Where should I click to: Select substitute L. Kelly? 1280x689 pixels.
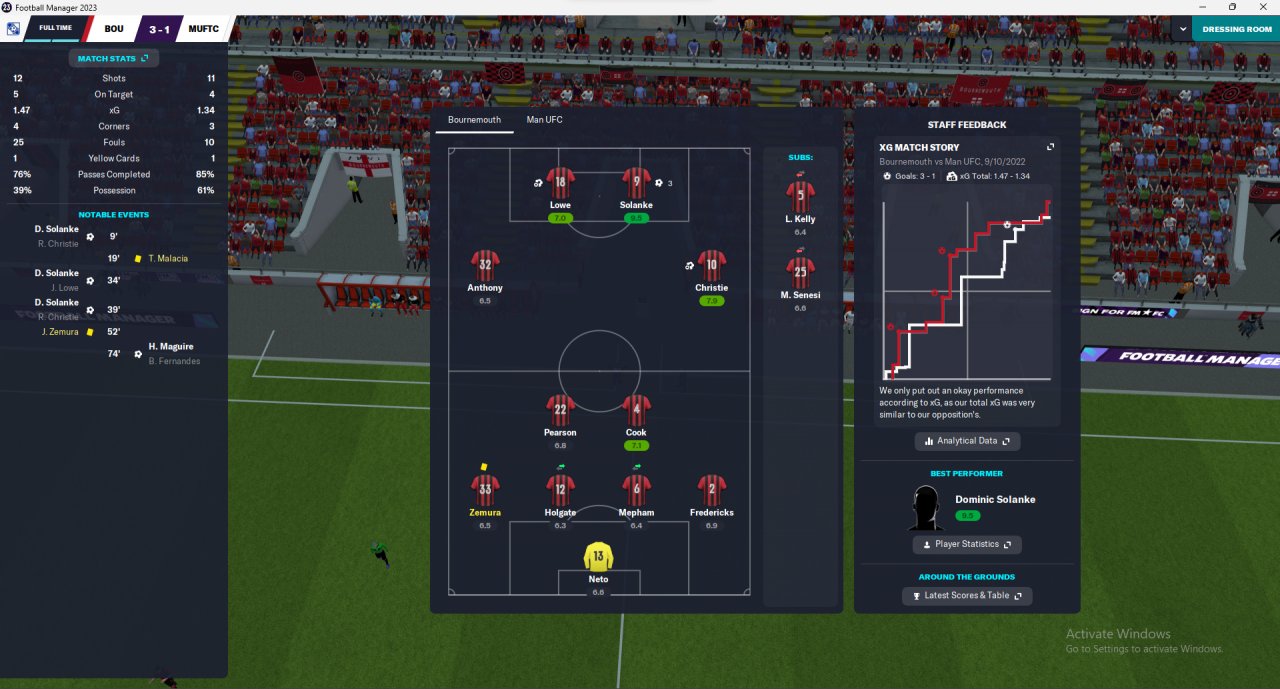(x=800, y=196)
